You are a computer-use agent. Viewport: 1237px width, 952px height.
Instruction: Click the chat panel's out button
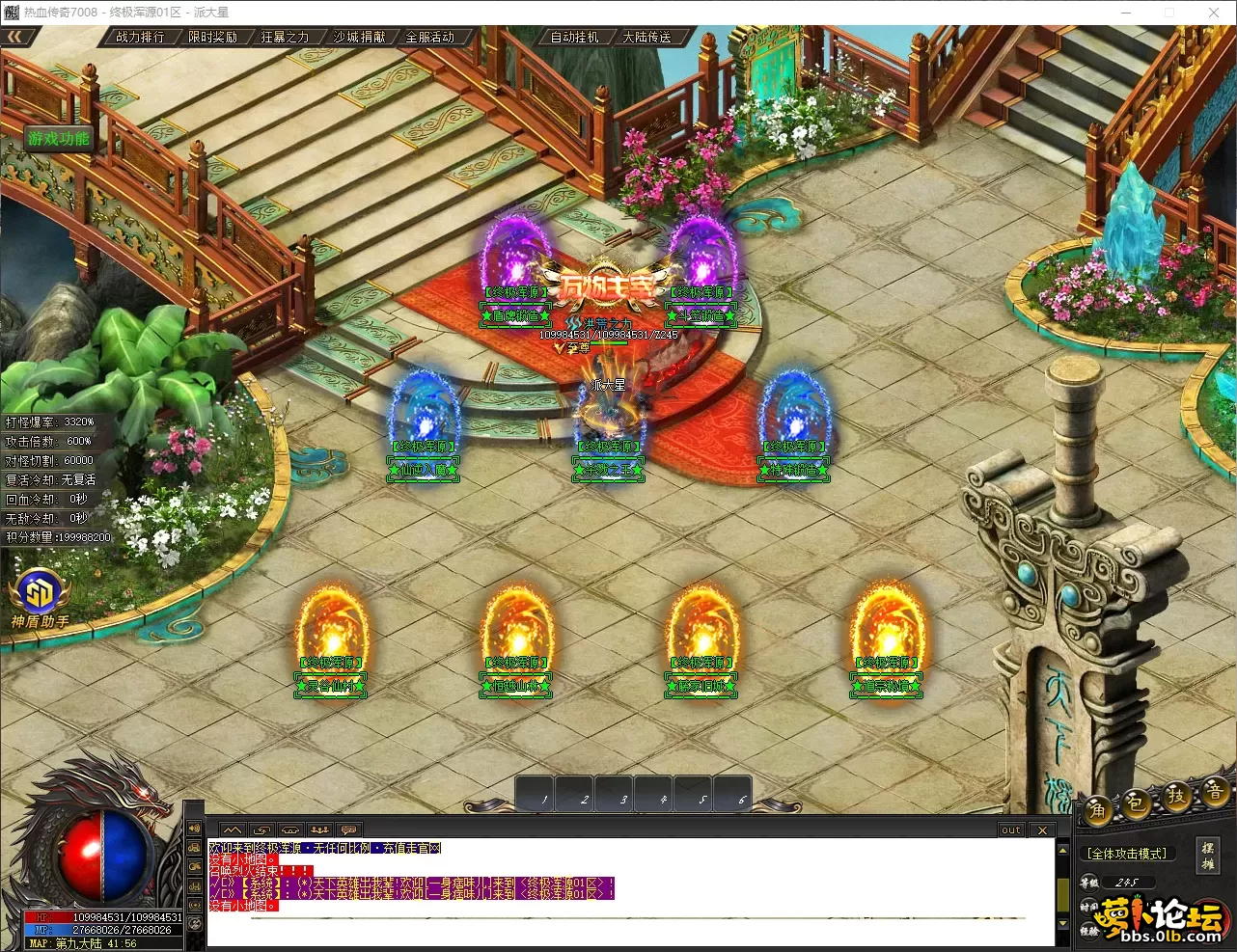[x=1010, y=830]
